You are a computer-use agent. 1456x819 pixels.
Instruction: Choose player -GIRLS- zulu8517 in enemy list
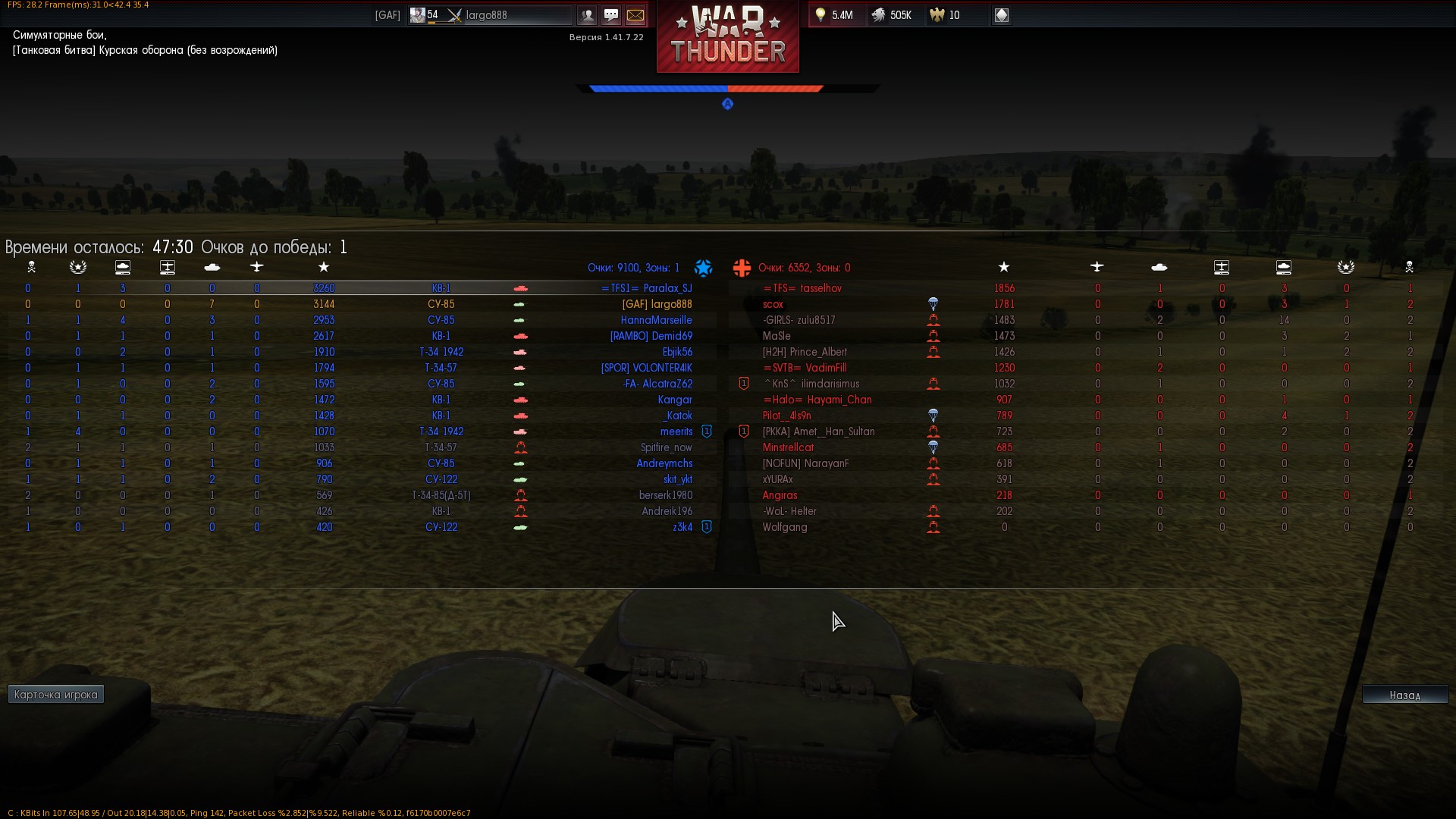(799, 320)
